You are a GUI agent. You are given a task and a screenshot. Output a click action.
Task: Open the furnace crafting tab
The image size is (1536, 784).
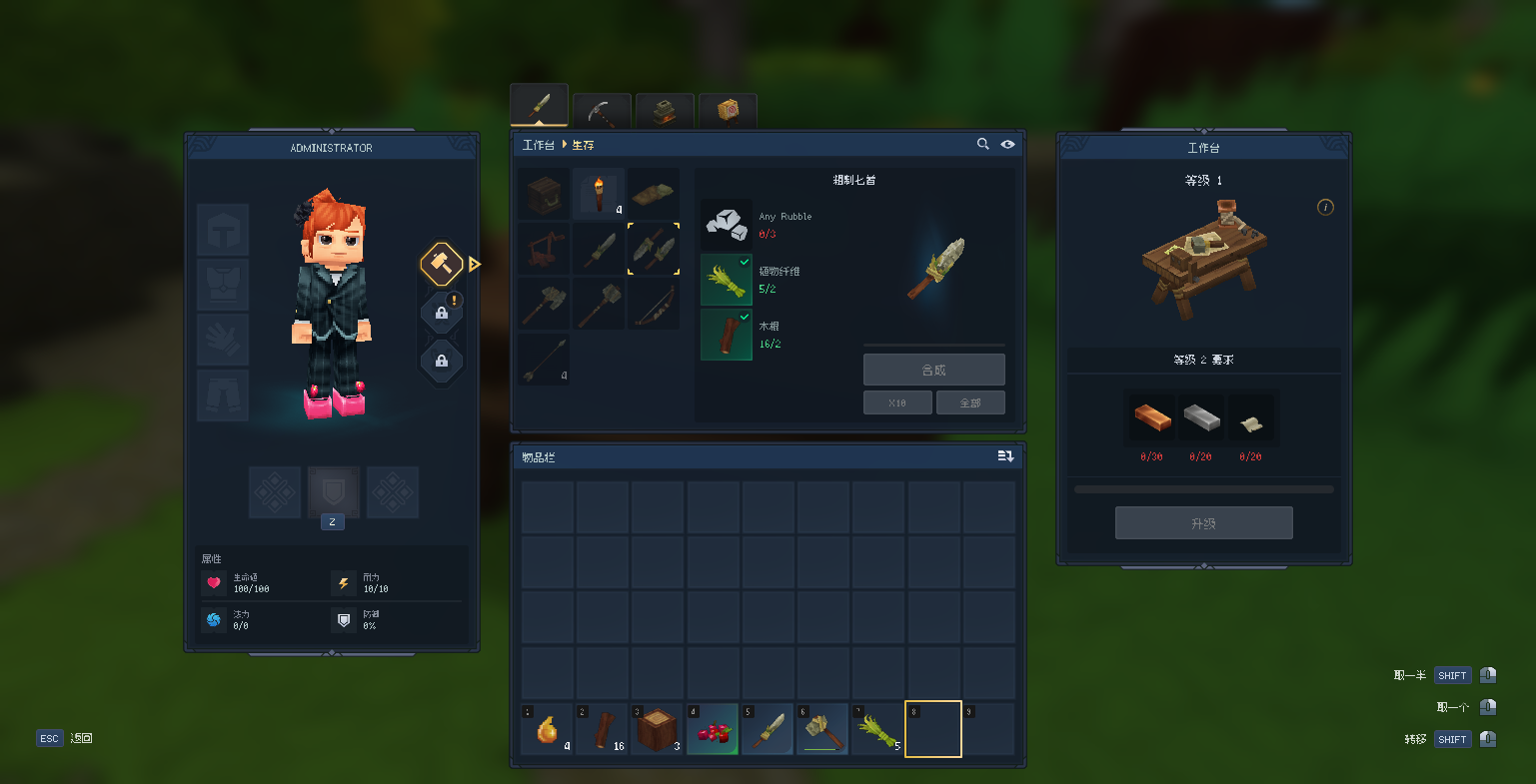point(665,110)
